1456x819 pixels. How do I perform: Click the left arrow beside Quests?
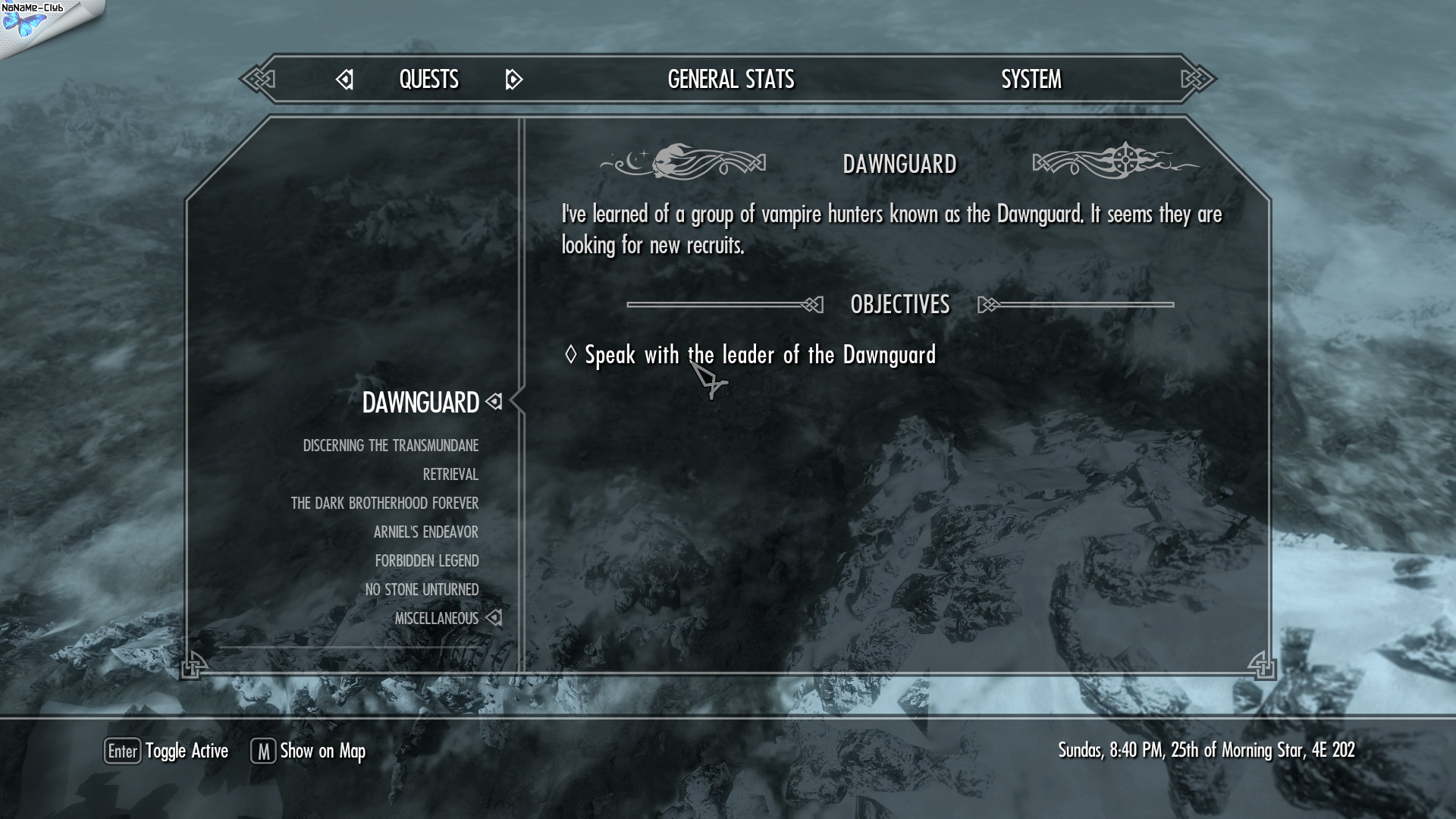(x=345, y=80)
